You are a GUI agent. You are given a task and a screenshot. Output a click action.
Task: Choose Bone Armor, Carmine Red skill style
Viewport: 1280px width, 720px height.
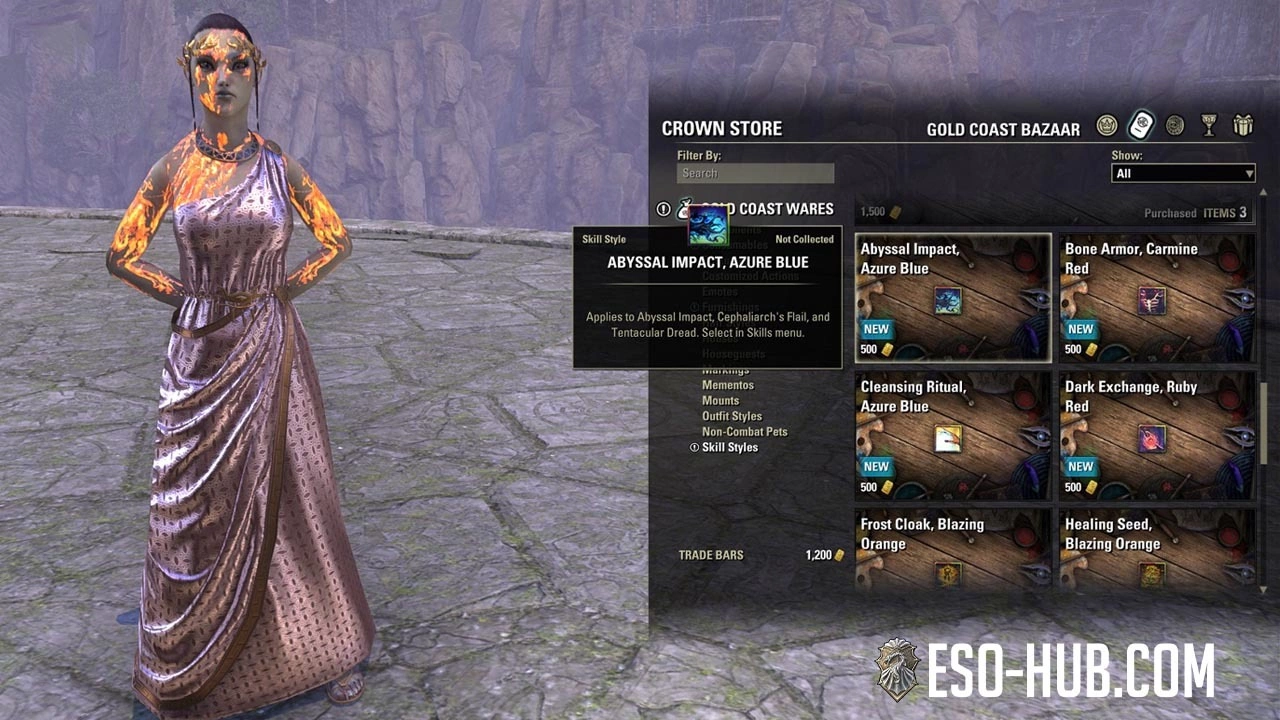point(1156,298)
